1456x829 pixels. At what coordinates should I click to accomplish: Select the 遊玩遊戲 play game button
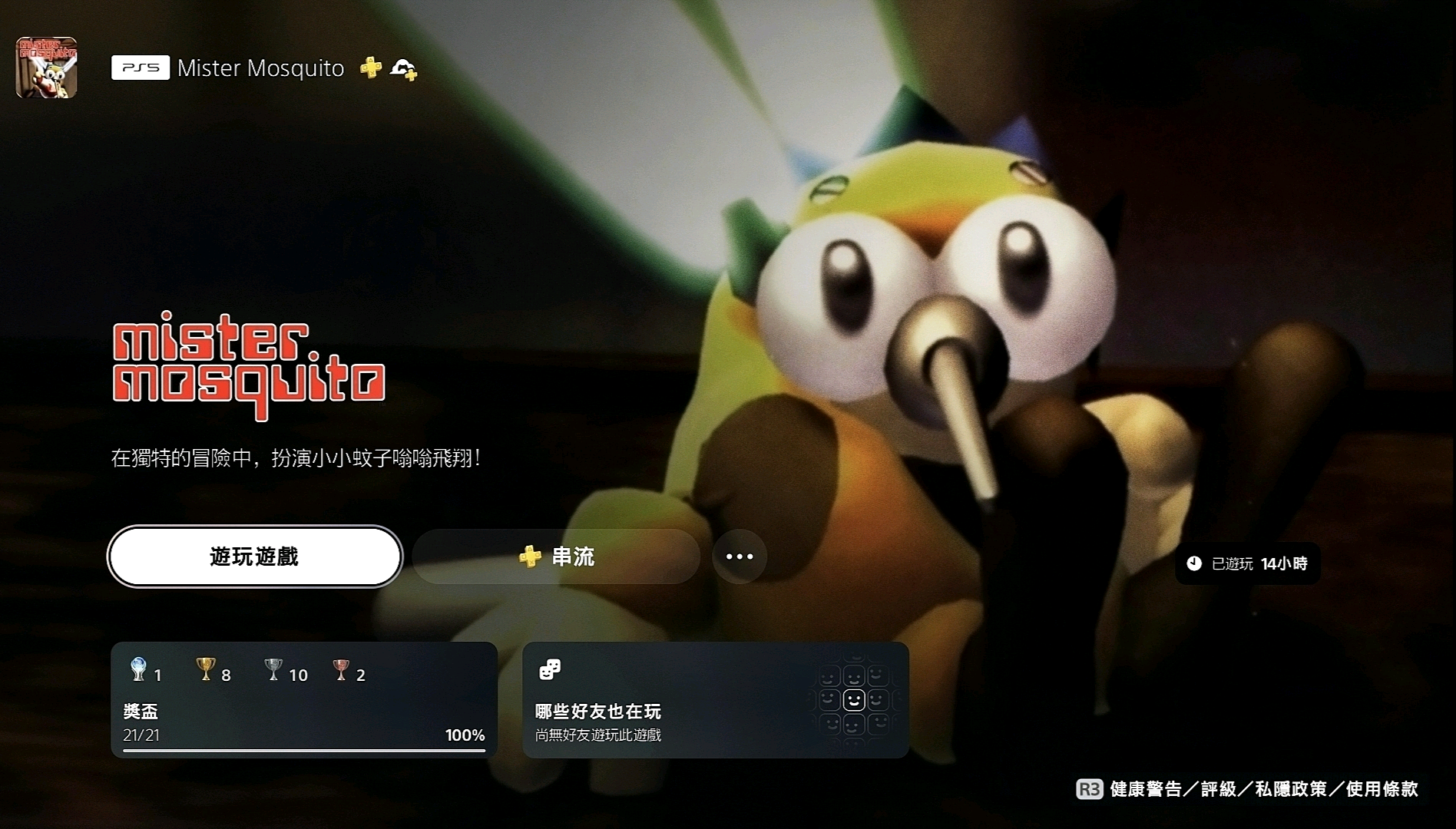(254, 557)
